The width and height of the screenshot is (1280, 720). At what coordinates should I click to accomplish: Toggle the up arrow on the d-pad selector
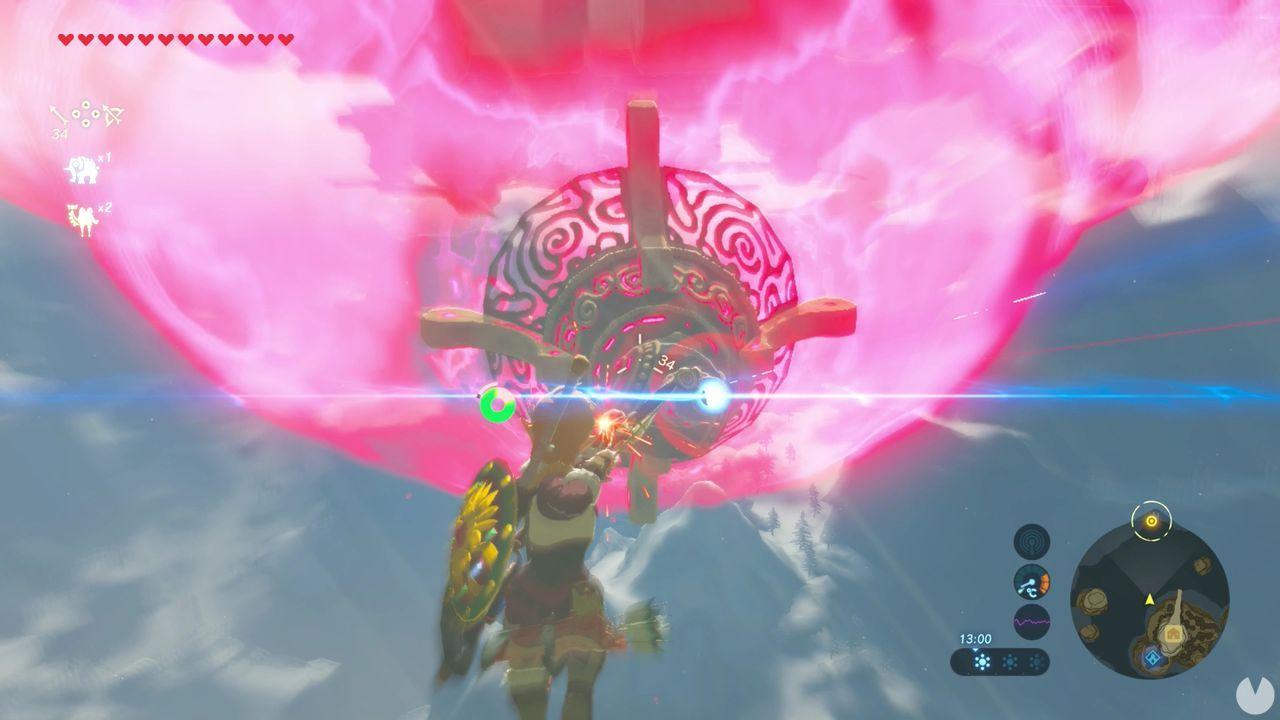tap(86, 103)
